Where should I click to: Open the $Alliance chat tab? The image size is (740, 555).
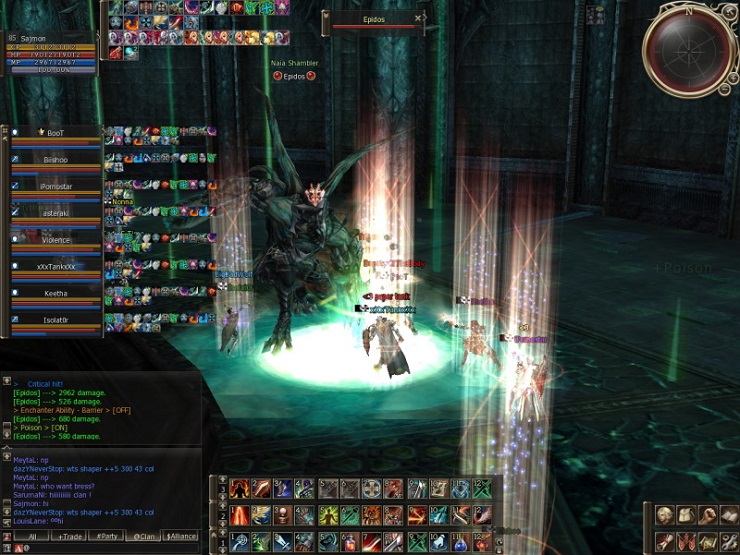(x=180, y=537)
